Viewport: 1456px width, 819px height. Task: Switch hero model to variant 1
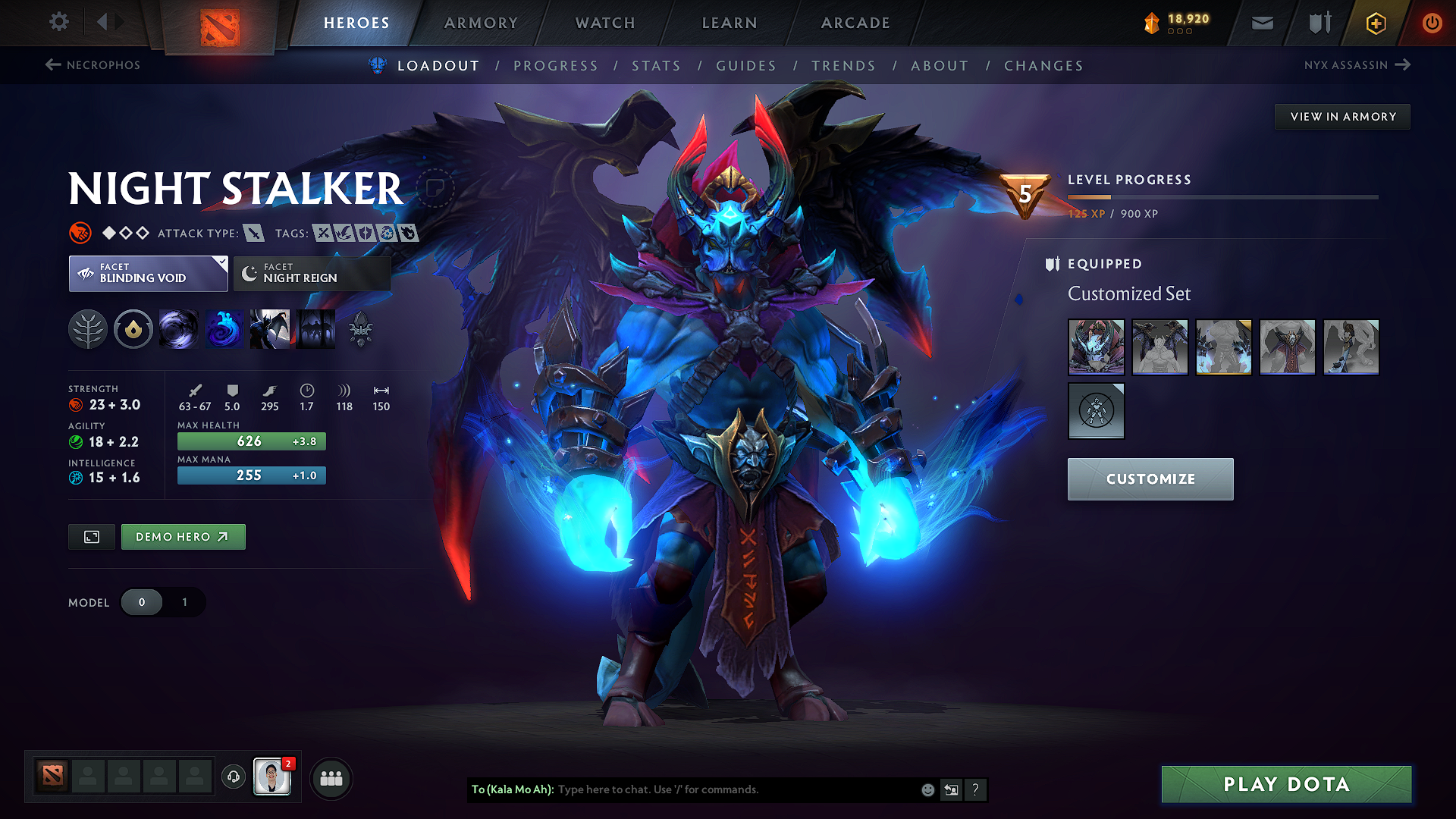click(184, 602)
